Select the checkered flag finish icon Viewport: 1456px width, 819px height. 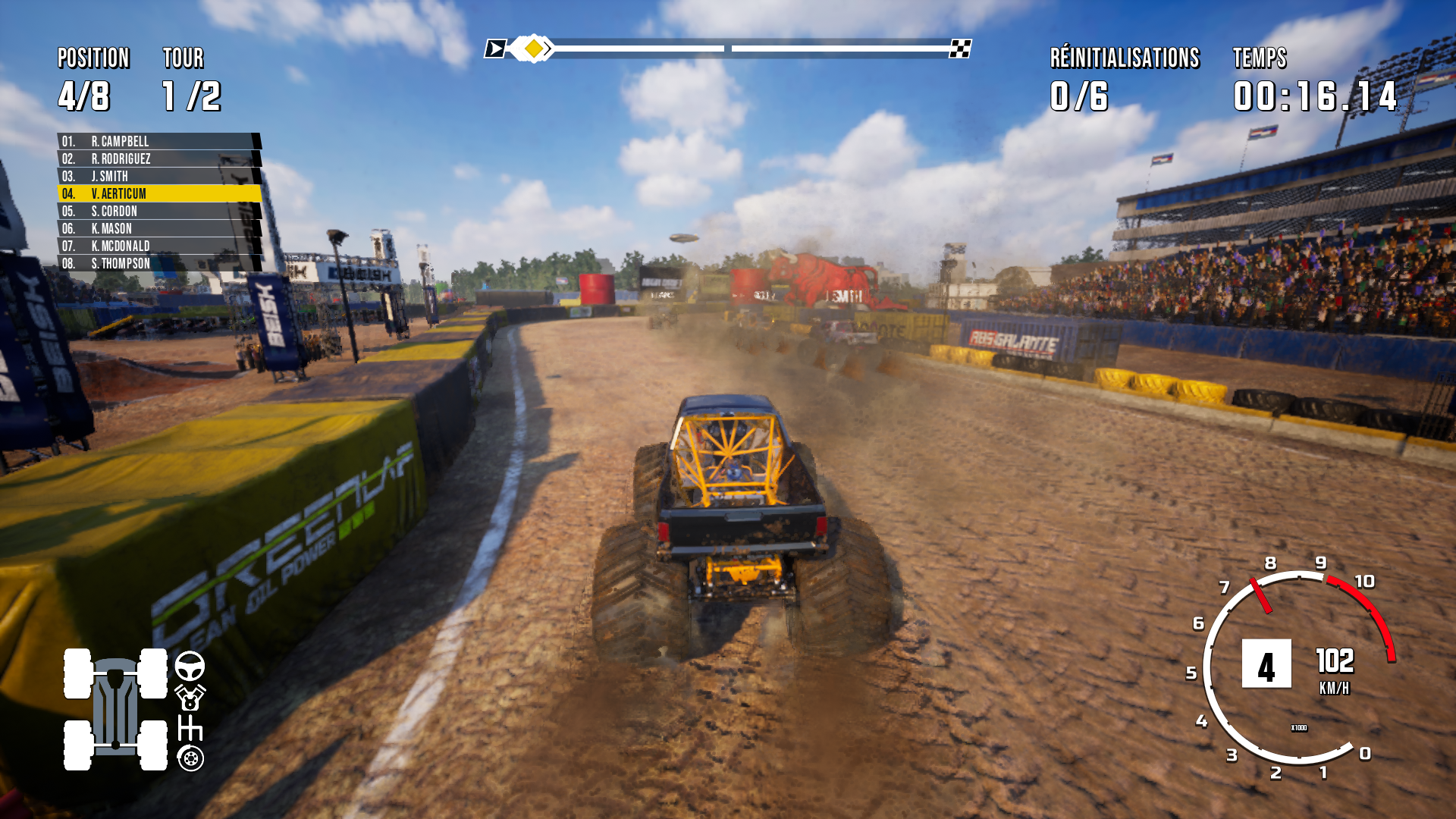tap(960, 49)
